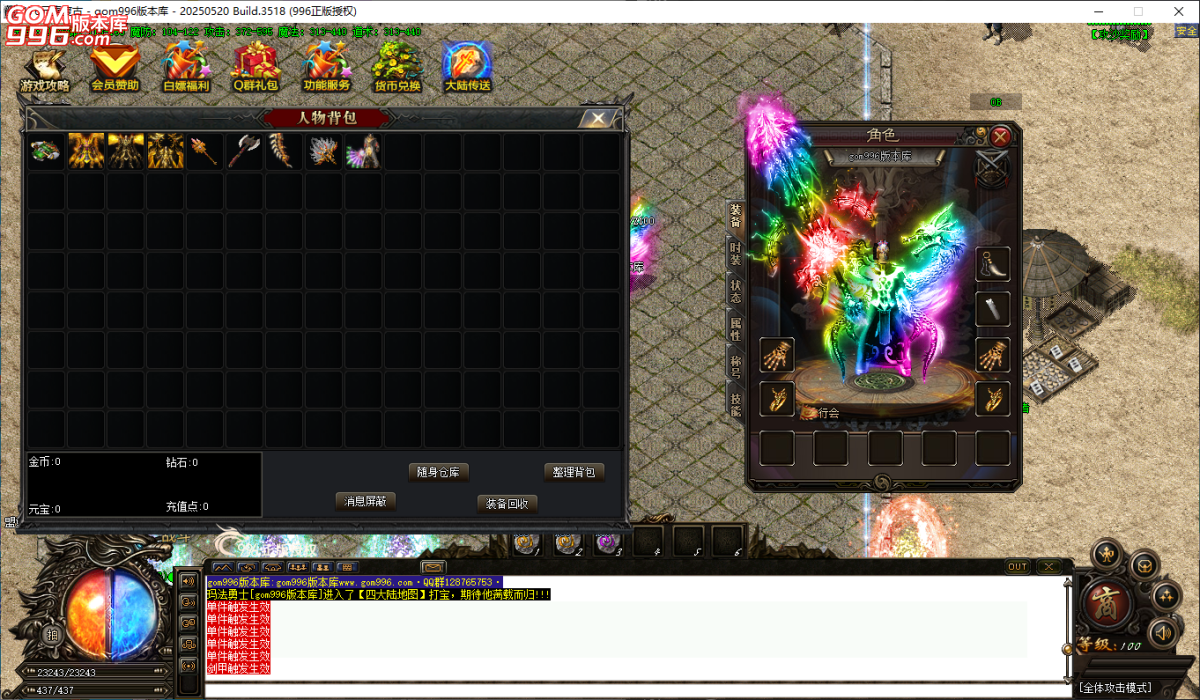Open the 游戏攻略 game guide icon
The image size is (1200, 700).
(x=46, y=68)
